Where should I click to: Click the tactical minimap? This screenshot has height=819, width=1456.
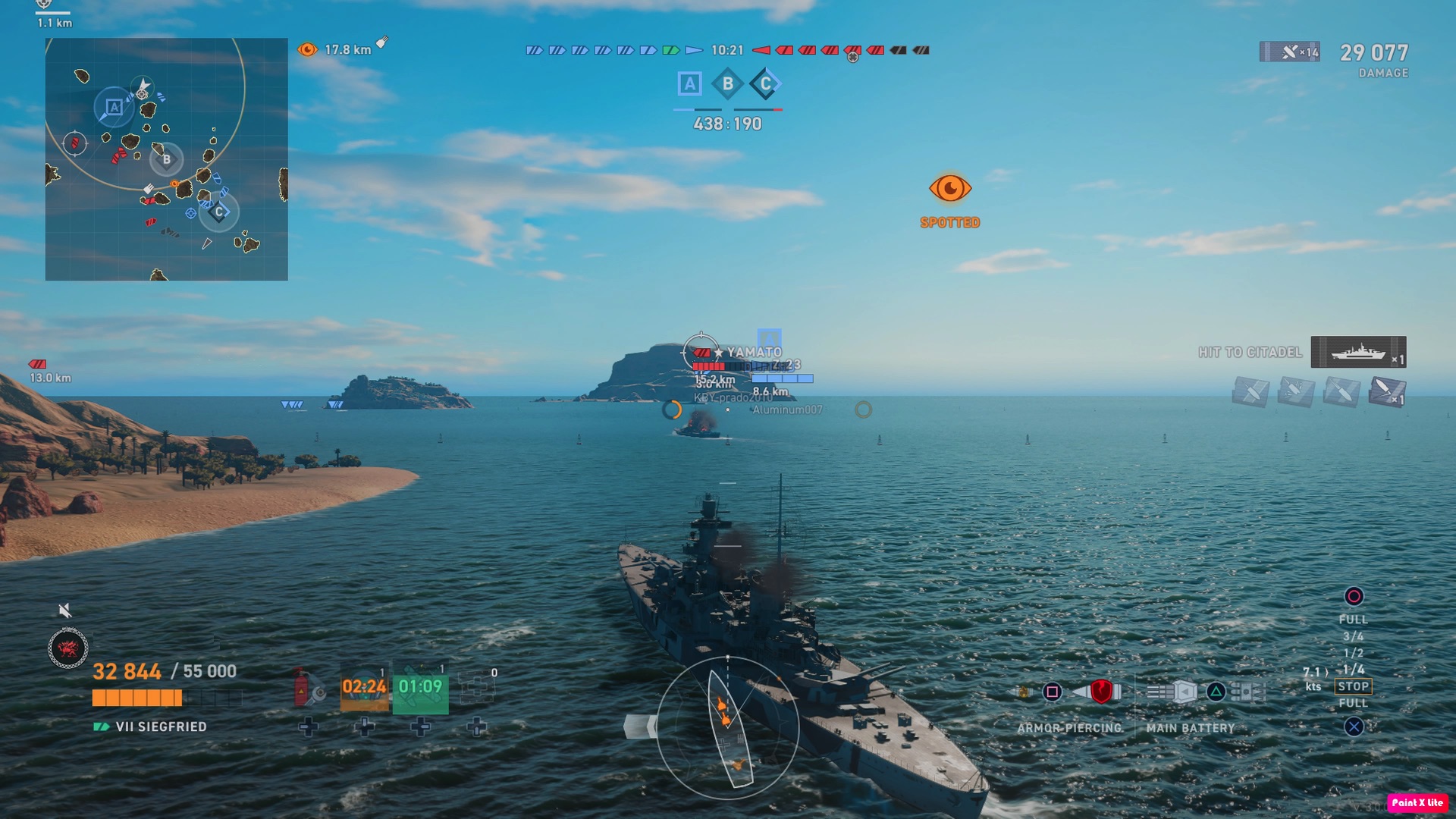click(167, 159)
